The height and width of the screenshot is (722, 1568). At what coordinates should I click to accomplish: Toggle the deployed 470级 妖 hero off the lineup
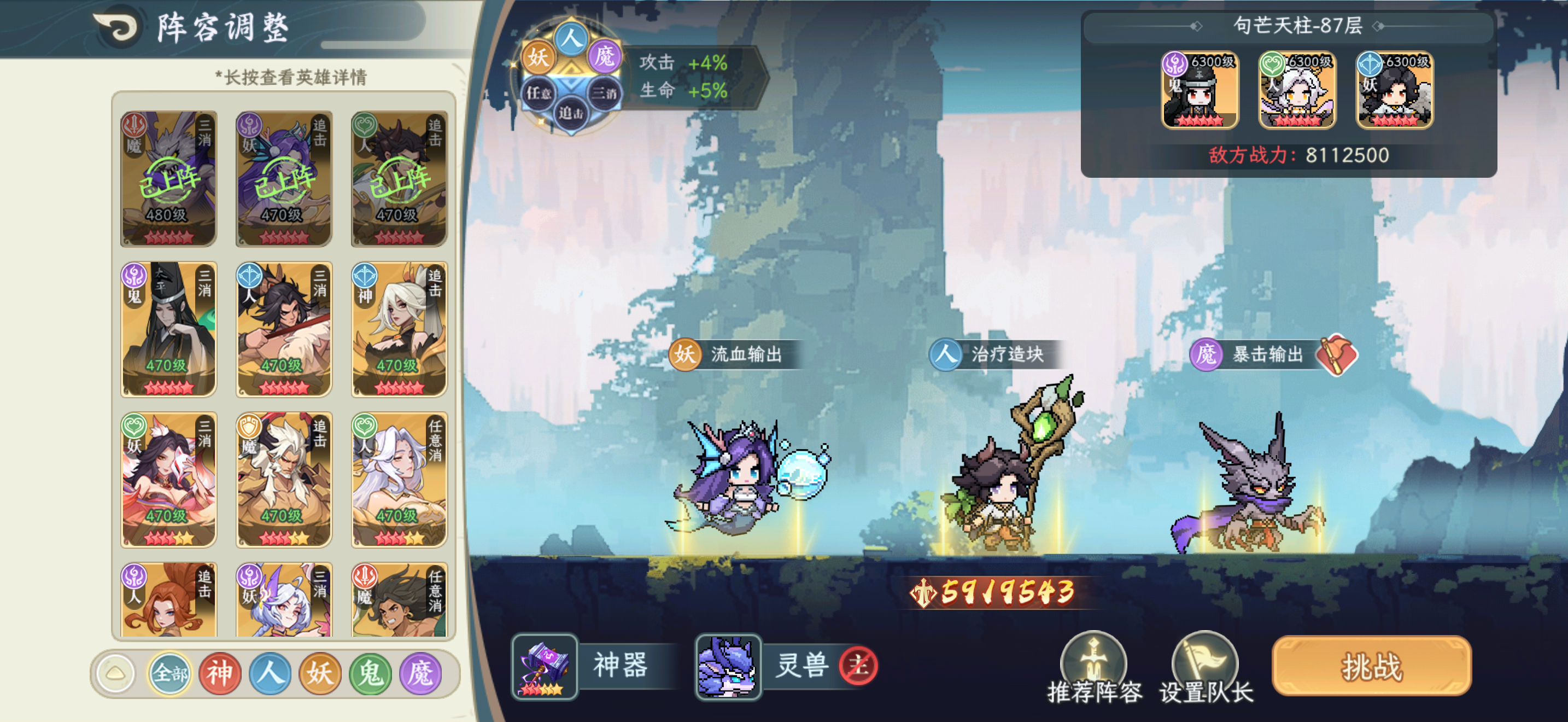coord(284,177)
